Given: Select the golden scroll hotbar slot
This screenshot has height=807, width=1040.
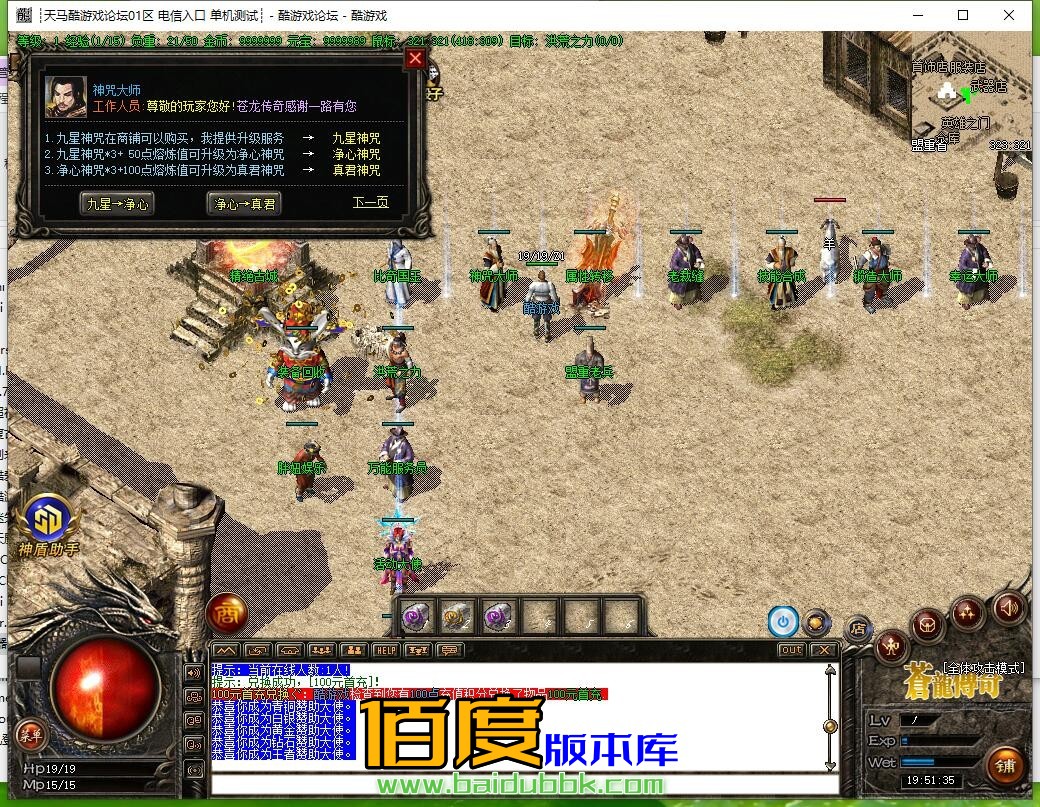Looking at the screenshot, I should [457, 616].
